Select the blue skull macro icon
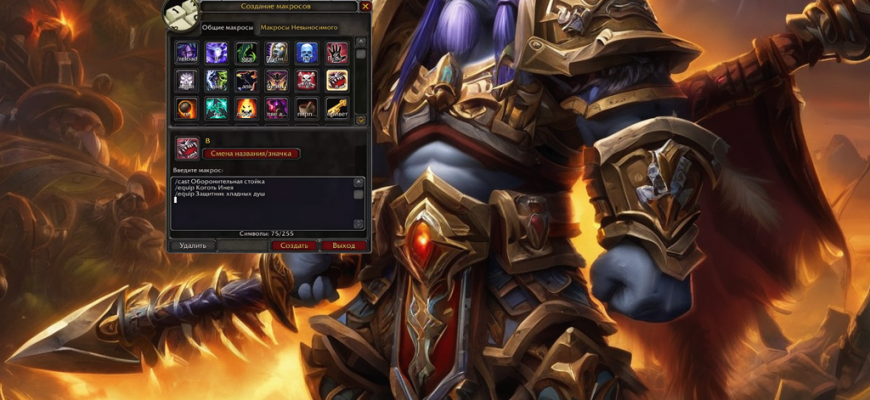Viewport: 870px width, 400px height. [307, 52]
